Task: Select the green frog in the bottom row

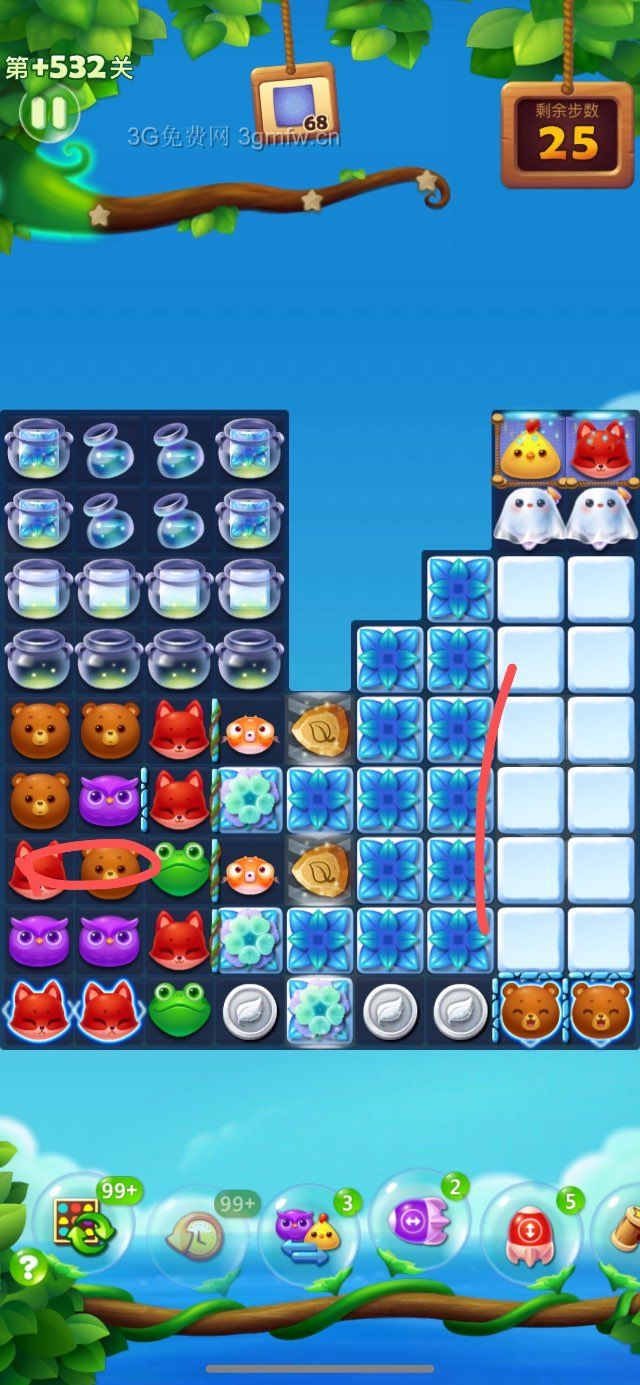Action: pyautogui.click(x=179, y=1011)
